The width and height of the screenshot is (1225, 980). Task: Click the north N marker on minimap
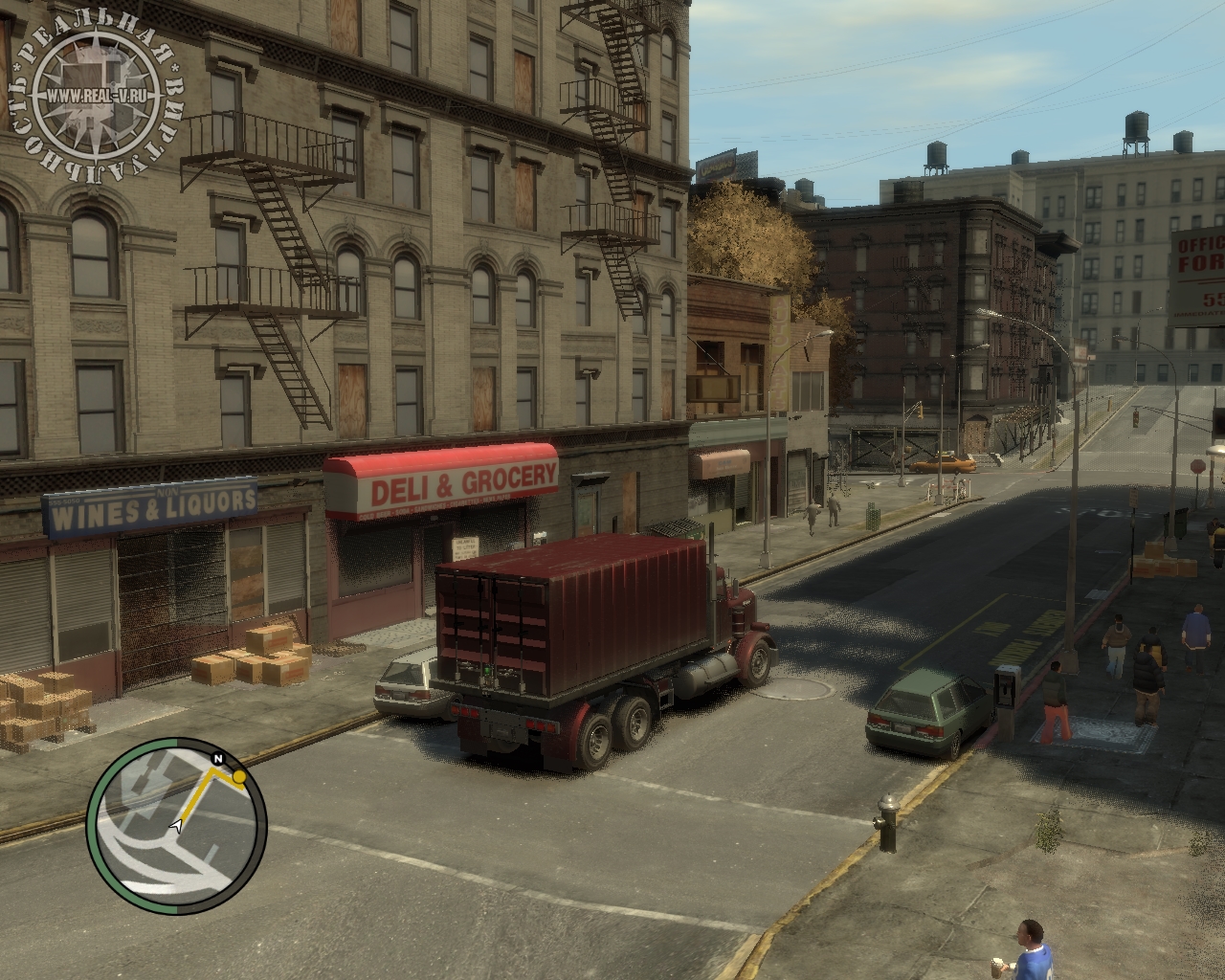point(218,759)
